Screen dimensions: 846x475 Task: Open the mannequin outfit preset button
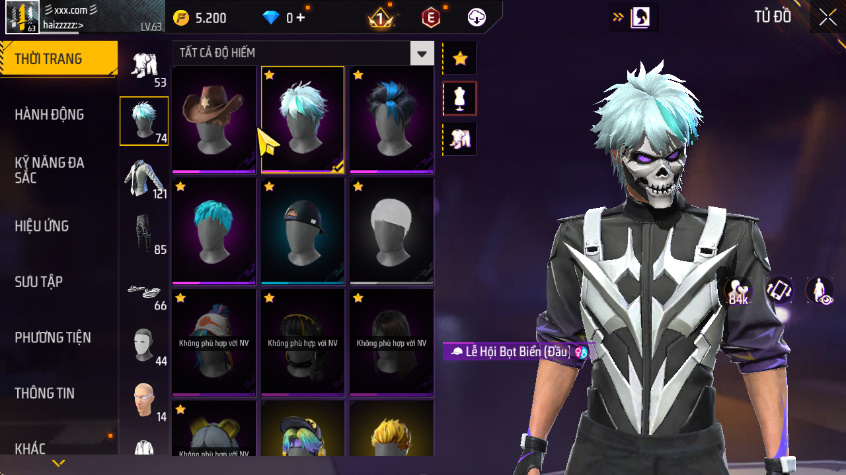click(x=460, y=98)
